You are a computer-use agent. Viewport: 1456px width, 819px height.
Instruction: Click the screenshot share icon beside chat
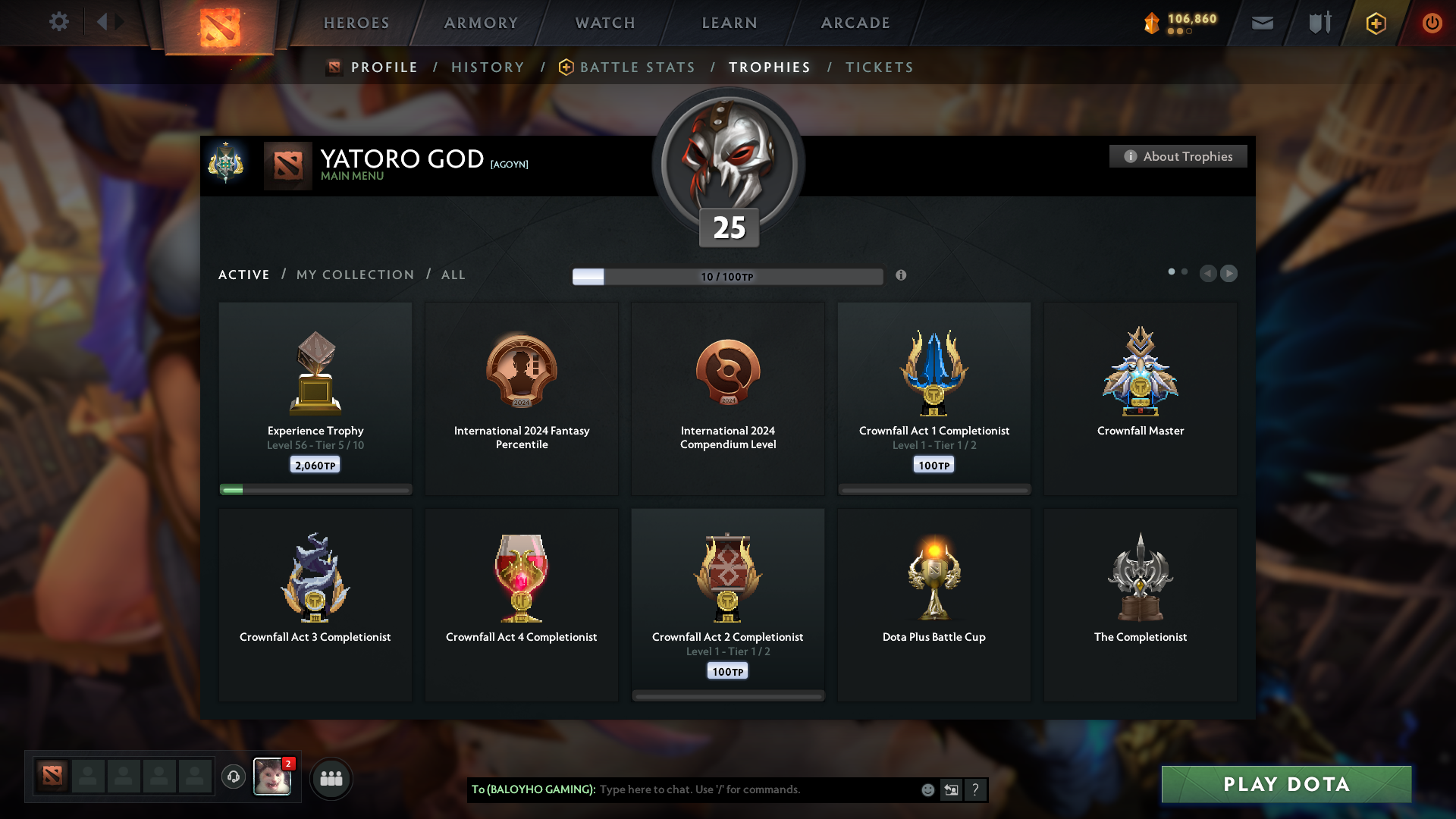[x=951, y=789]
